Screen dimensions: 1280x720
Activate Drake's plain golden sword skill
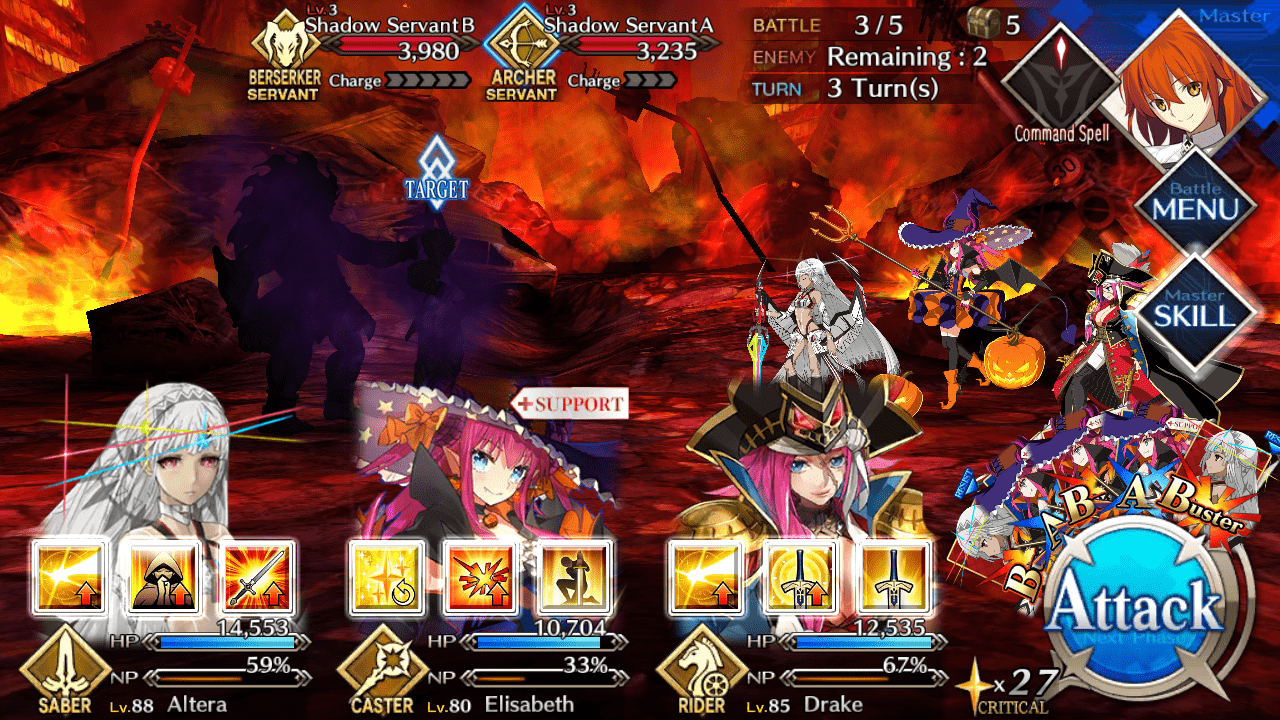[893, 578]
